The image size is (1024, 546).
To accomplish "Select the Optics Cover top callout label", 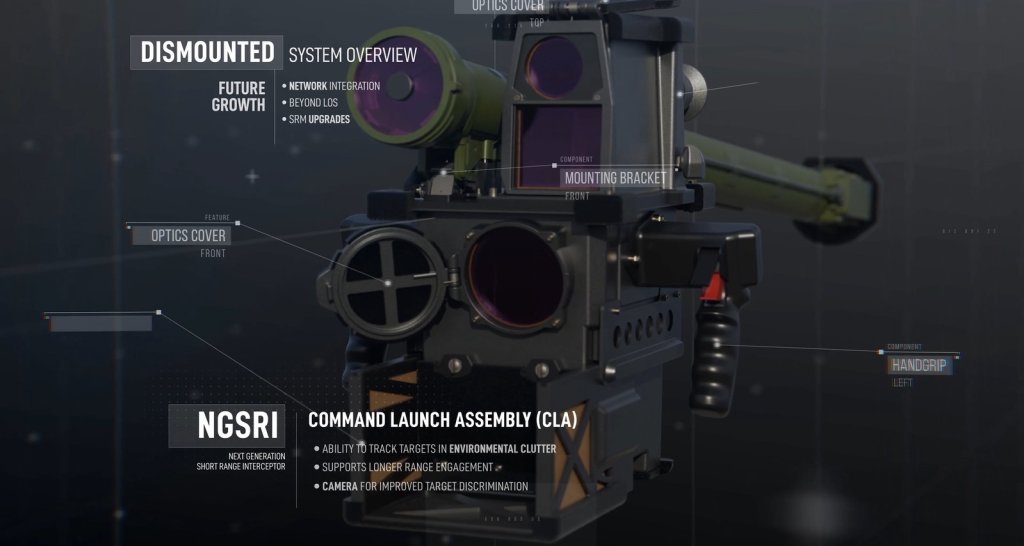I will click(507, 6).
